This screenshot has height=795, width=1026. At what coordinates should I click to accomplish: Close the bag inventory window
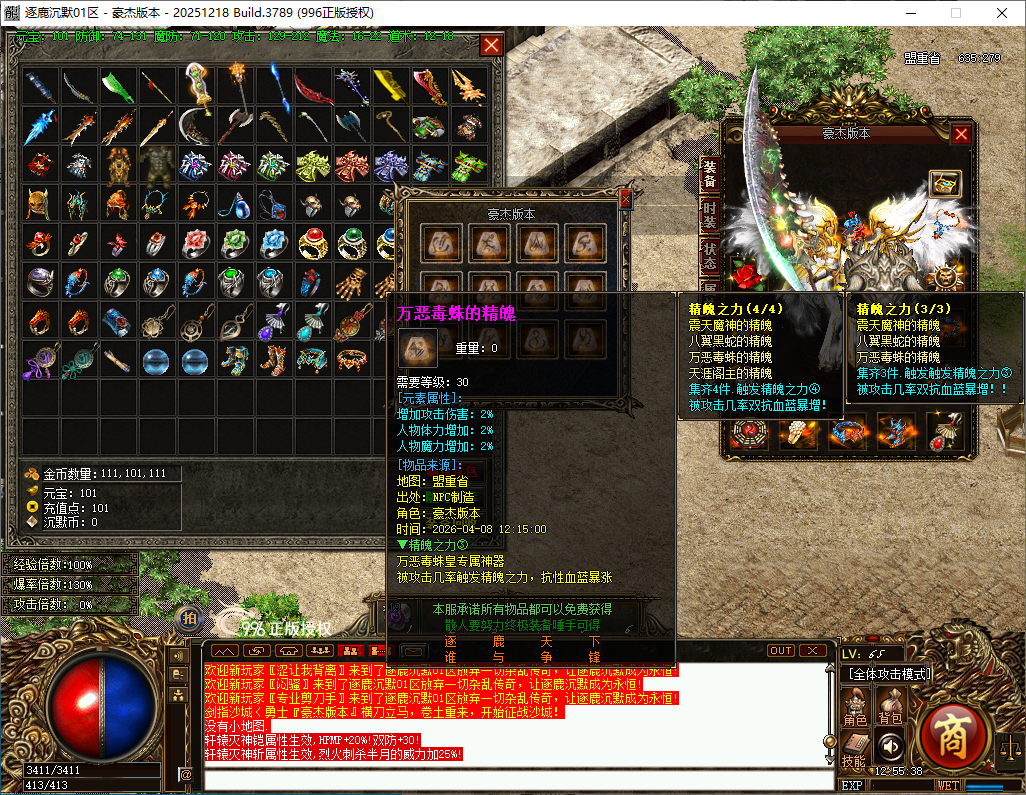point(491,45)
